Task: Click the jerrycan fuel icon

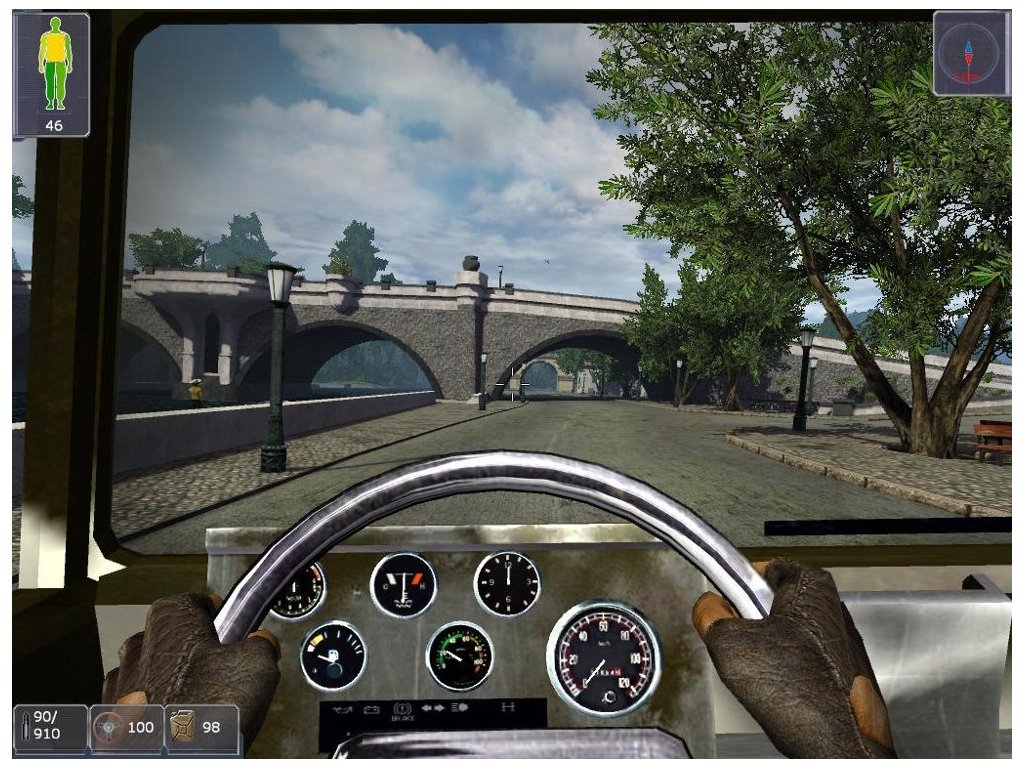Action: (183, 727)
